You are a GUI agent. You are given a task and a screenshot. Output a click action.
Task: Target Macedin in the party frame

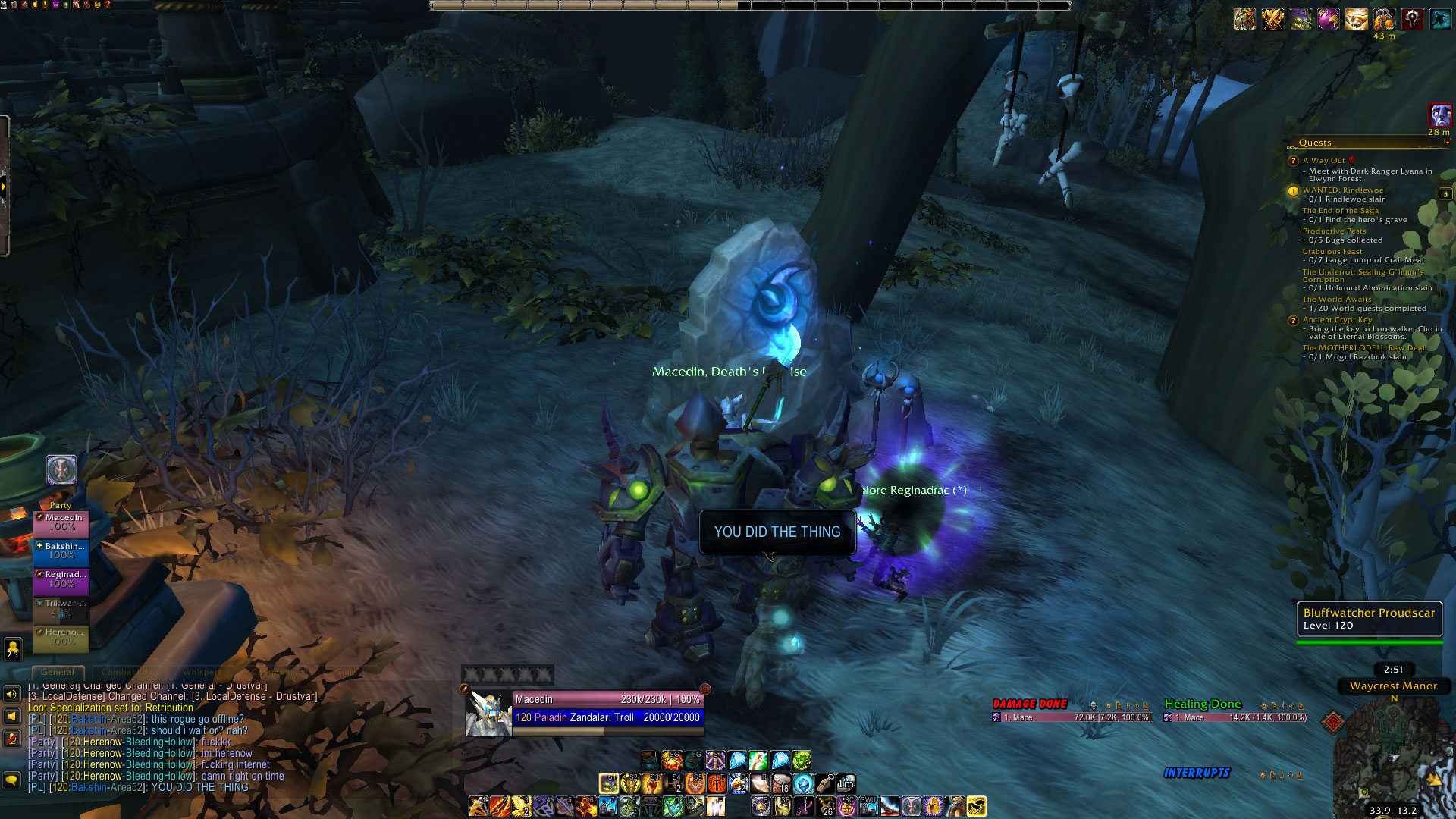61,522
